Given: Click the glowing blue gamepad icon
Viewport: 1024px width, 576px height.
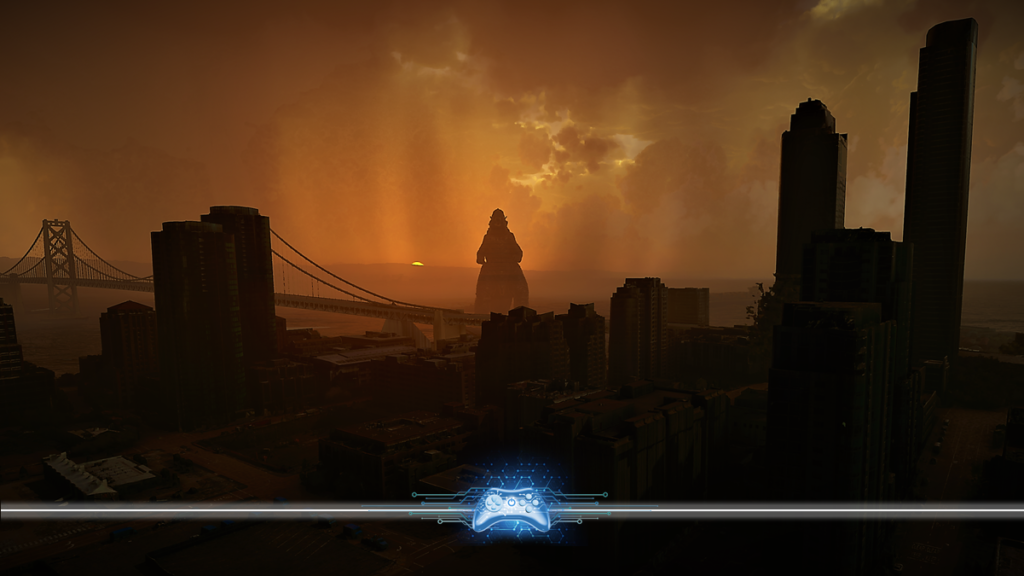Looking at the screenshot, I should 509,507.
